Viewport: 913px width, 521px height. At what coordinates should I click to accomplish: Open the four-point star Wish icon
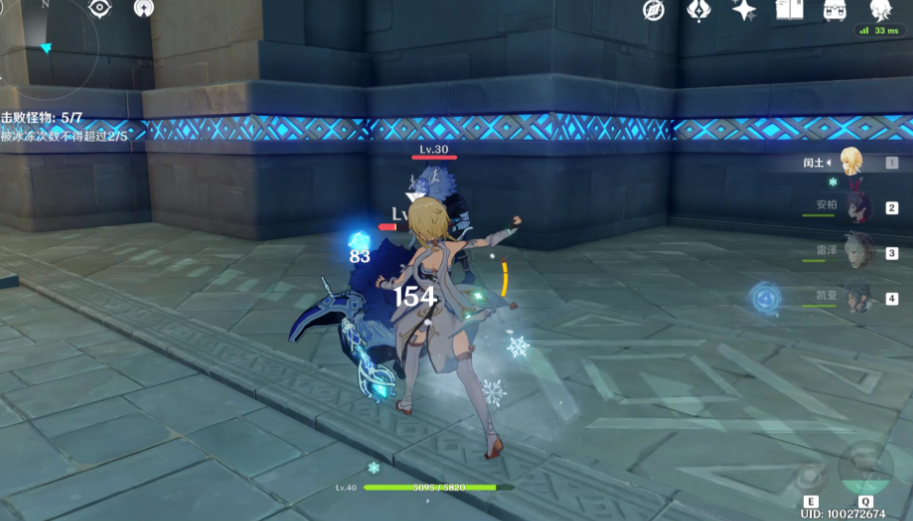[x=744, y=10]
